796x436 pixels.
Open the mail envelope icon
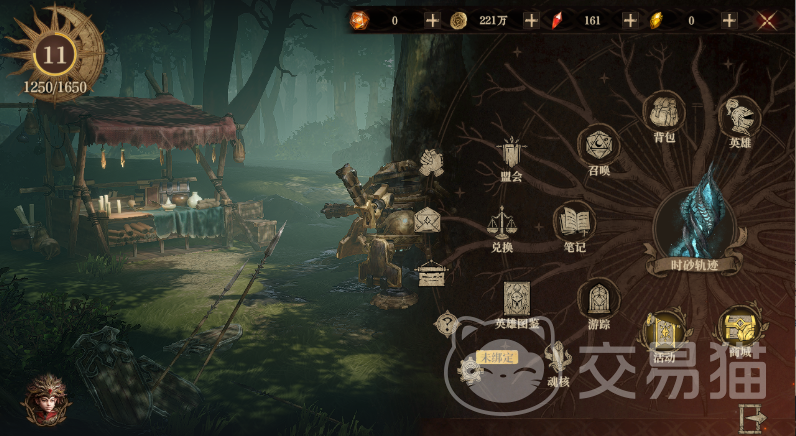pos(427,219)
